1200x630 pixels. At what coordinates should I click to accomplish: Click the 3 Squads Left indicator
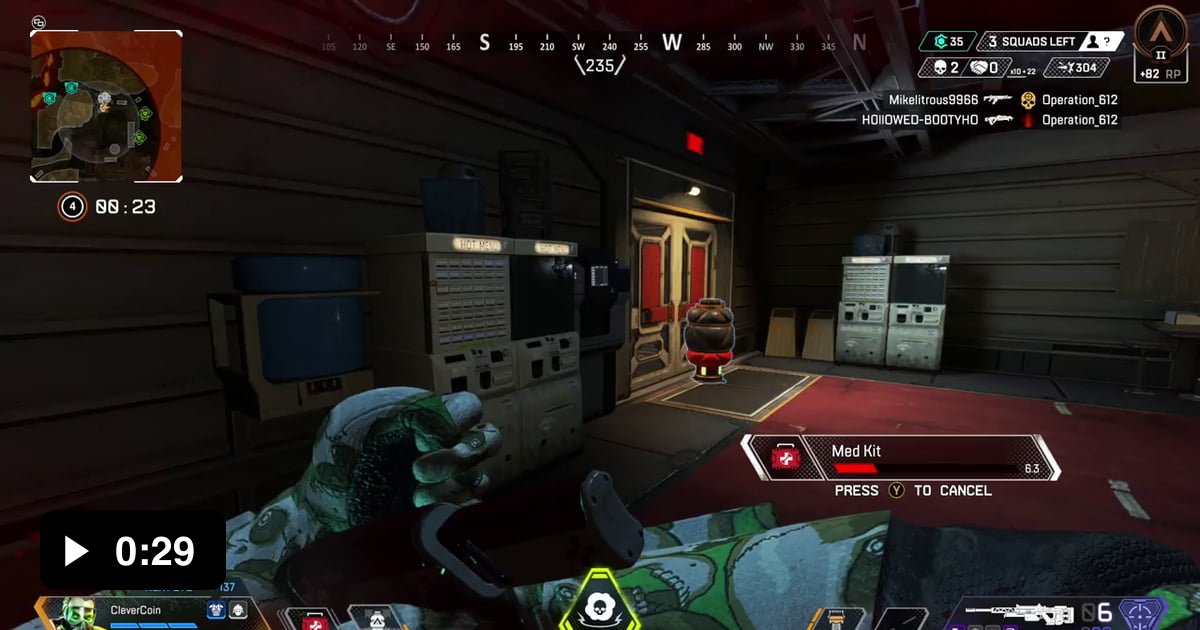pos(1030,41)
